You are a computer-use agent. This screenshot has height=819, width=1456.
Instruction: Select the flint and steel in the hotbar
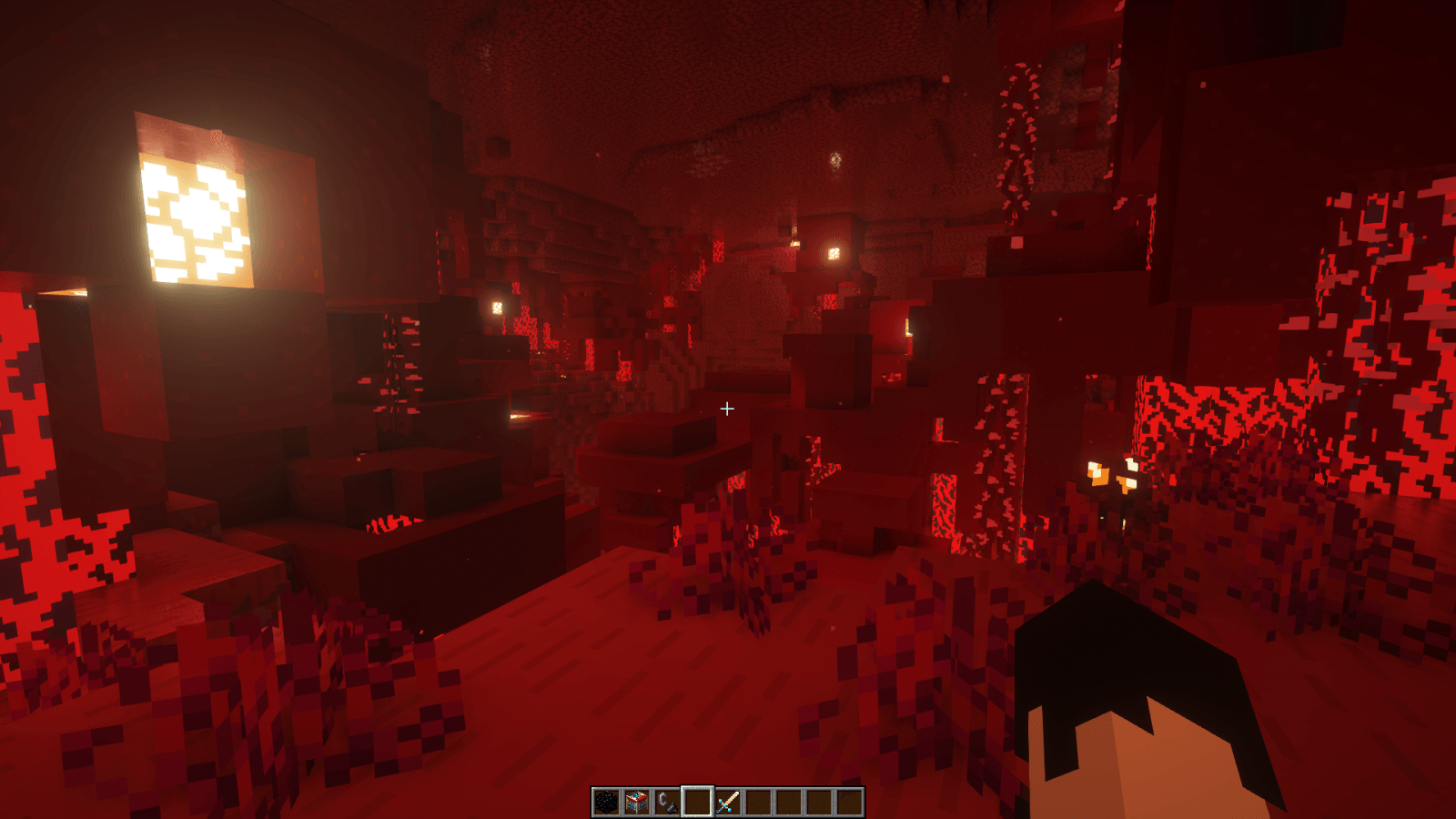click(667, 801)
